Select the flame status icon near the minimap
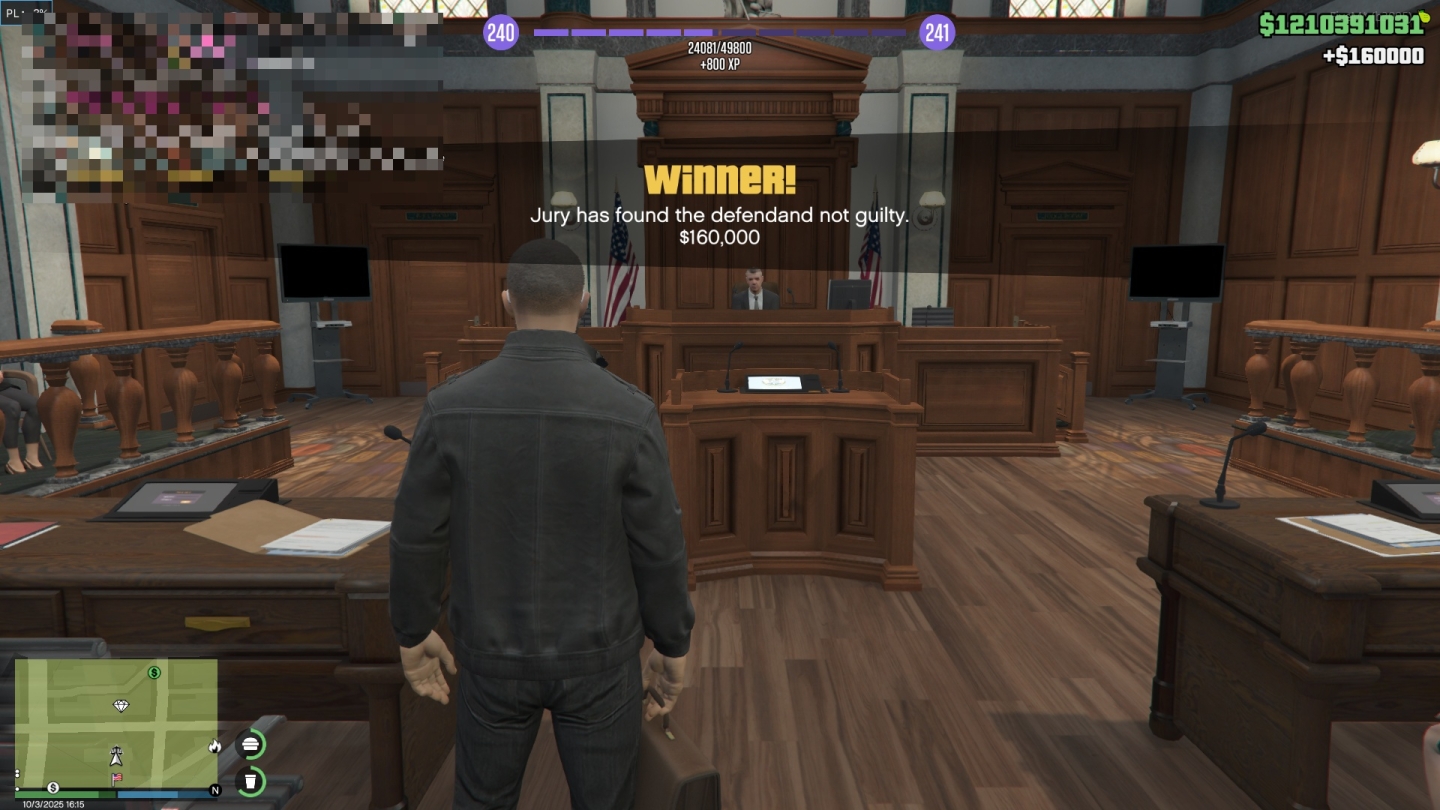This screenshot has width=1440, height=810. pos(215,747)
